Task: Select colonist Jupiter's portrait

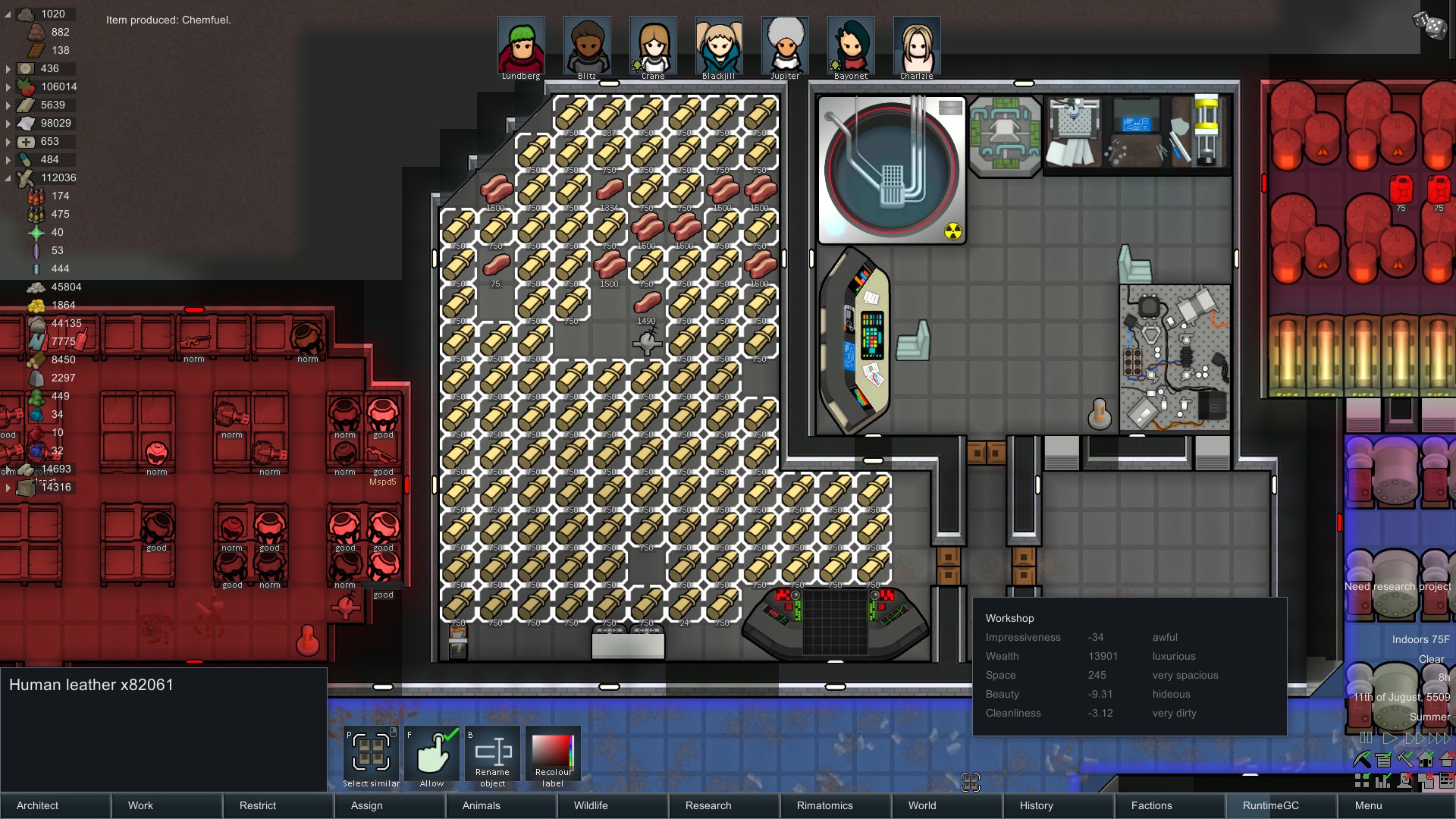Action: (x=786, y=45)
